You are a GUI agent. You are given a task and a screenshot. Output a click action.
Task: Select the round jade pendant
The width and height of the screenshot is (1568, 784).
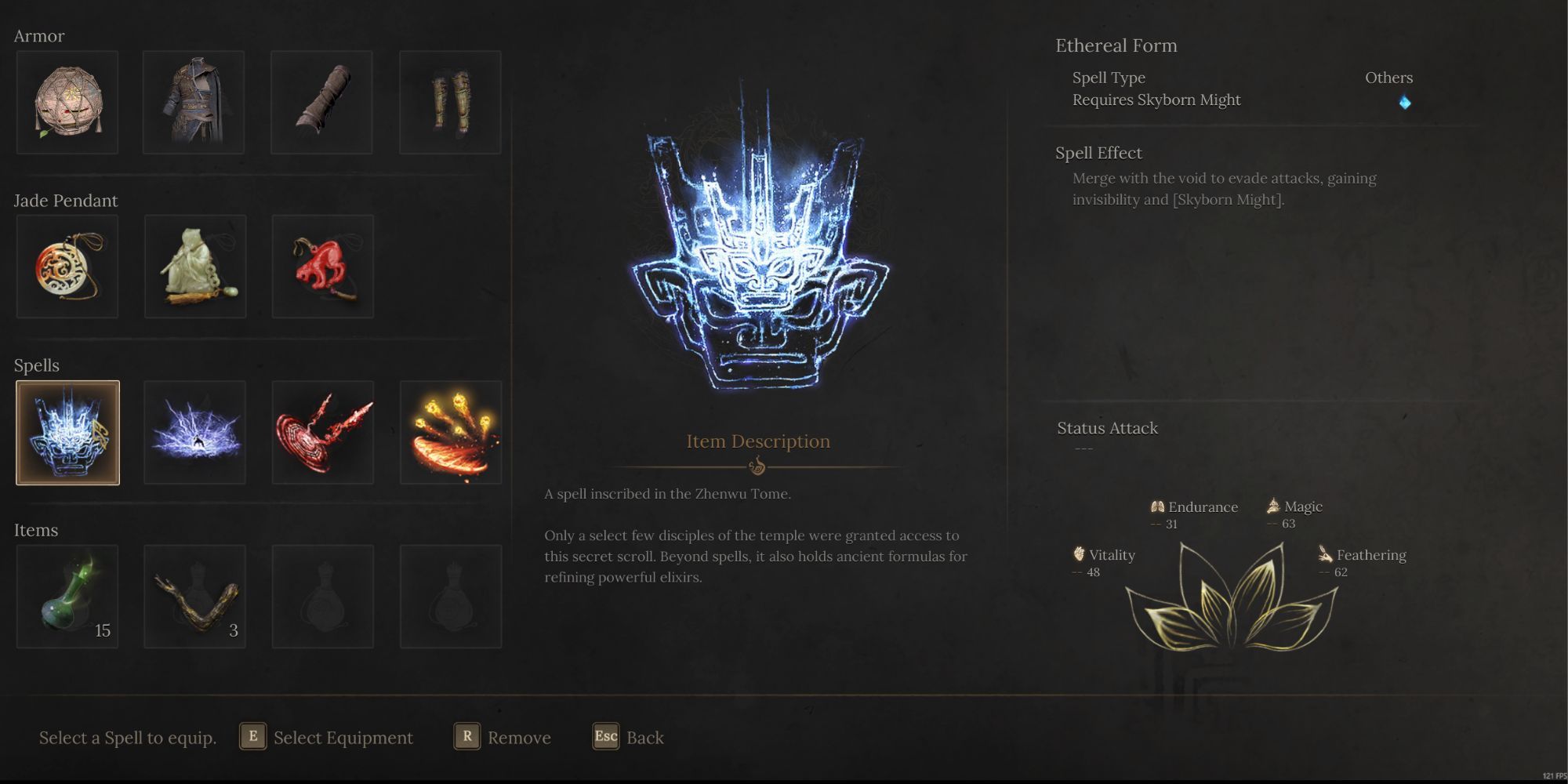click(x=67, y=267)
